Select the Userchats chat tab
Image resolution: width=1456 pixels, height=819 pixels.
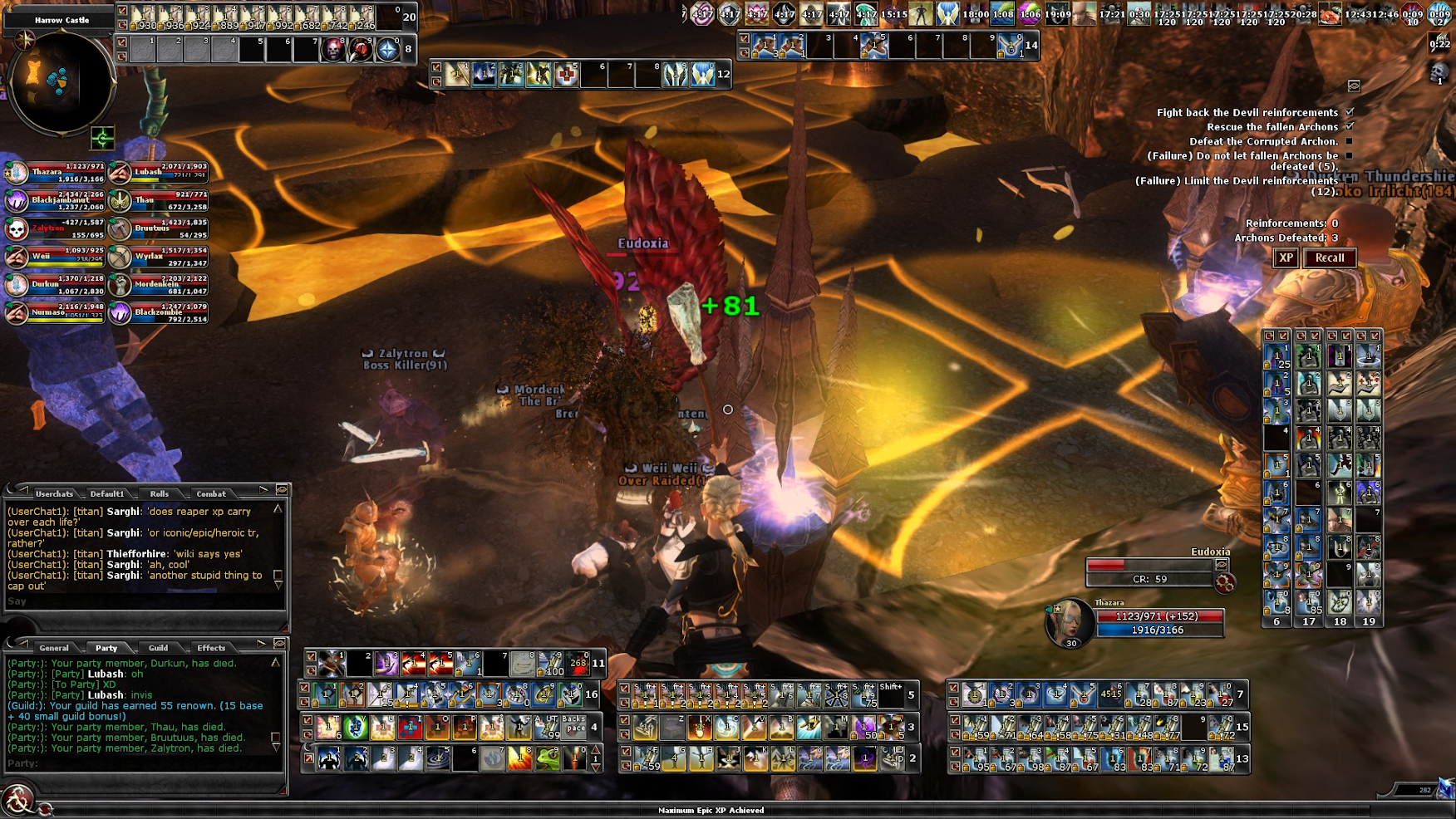click(54, 493)
